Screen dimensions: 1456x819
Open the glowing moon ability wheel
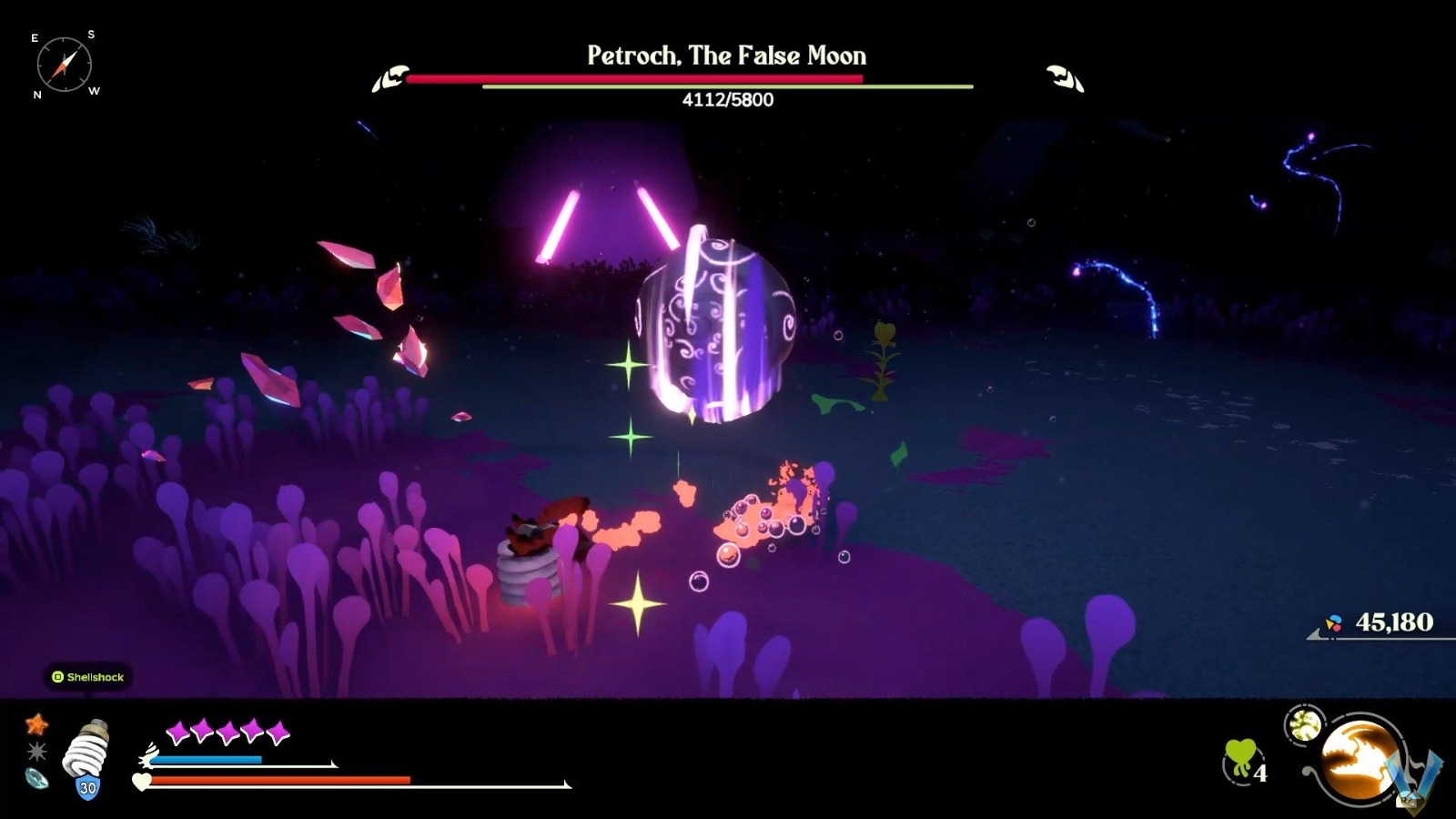tap(1360, 760)
